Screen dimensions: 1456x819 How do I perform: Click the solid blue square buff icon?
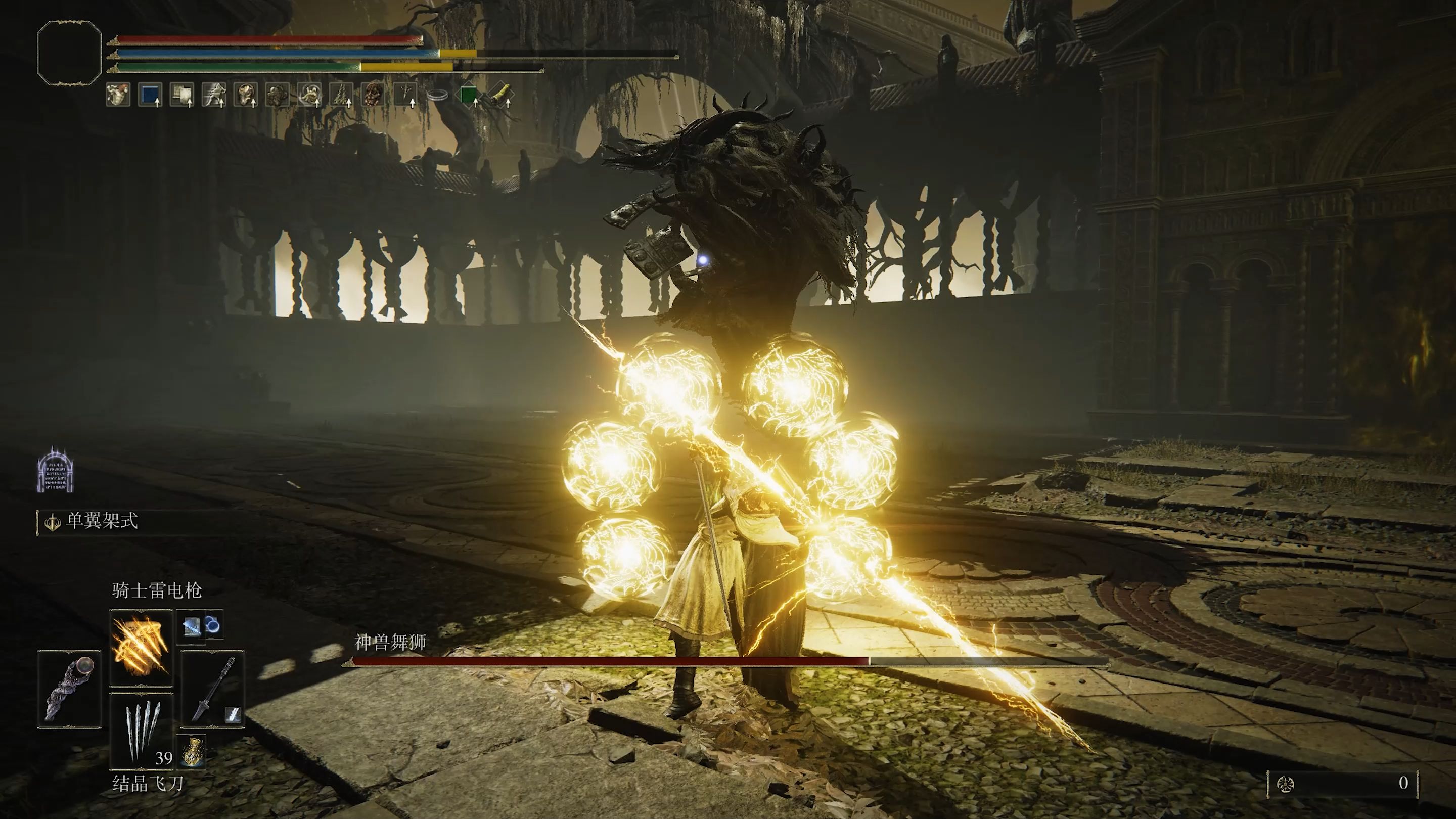pyautogui.click(x=150, y=95)
